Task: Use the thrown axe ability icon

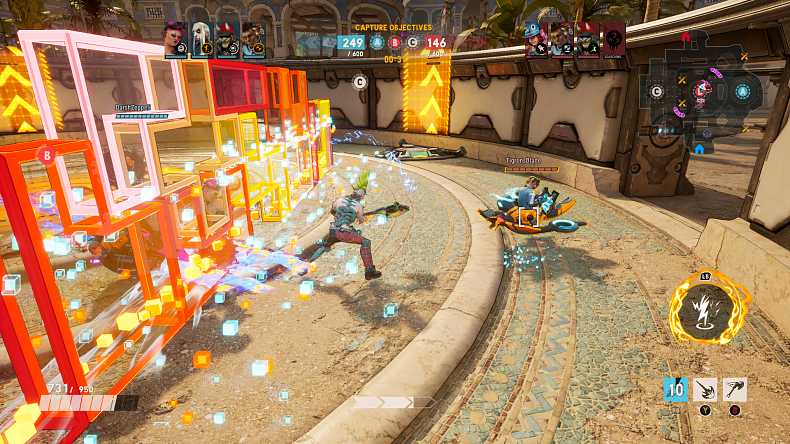Action: (735, 390)
